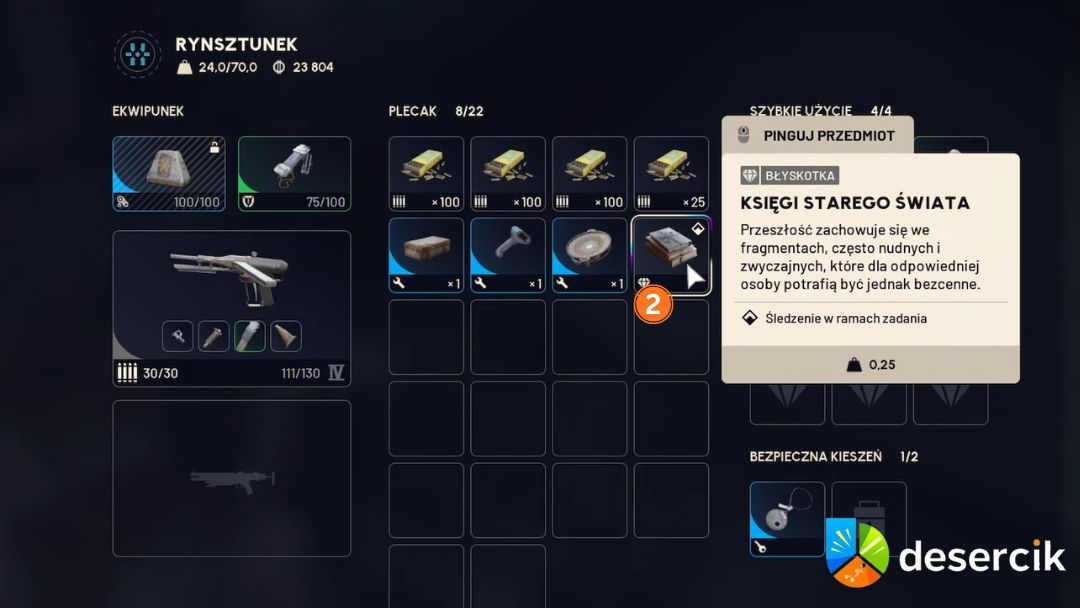Select the shield slot showing 75/100

(294, 174)
